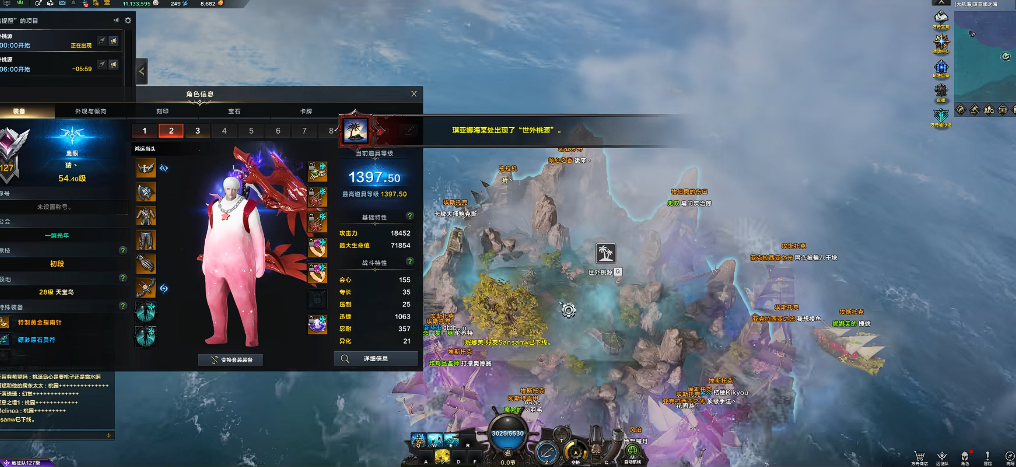1016x467 pixels.
Task: Click the ring accessory slot
Action: tap(317, 247)
